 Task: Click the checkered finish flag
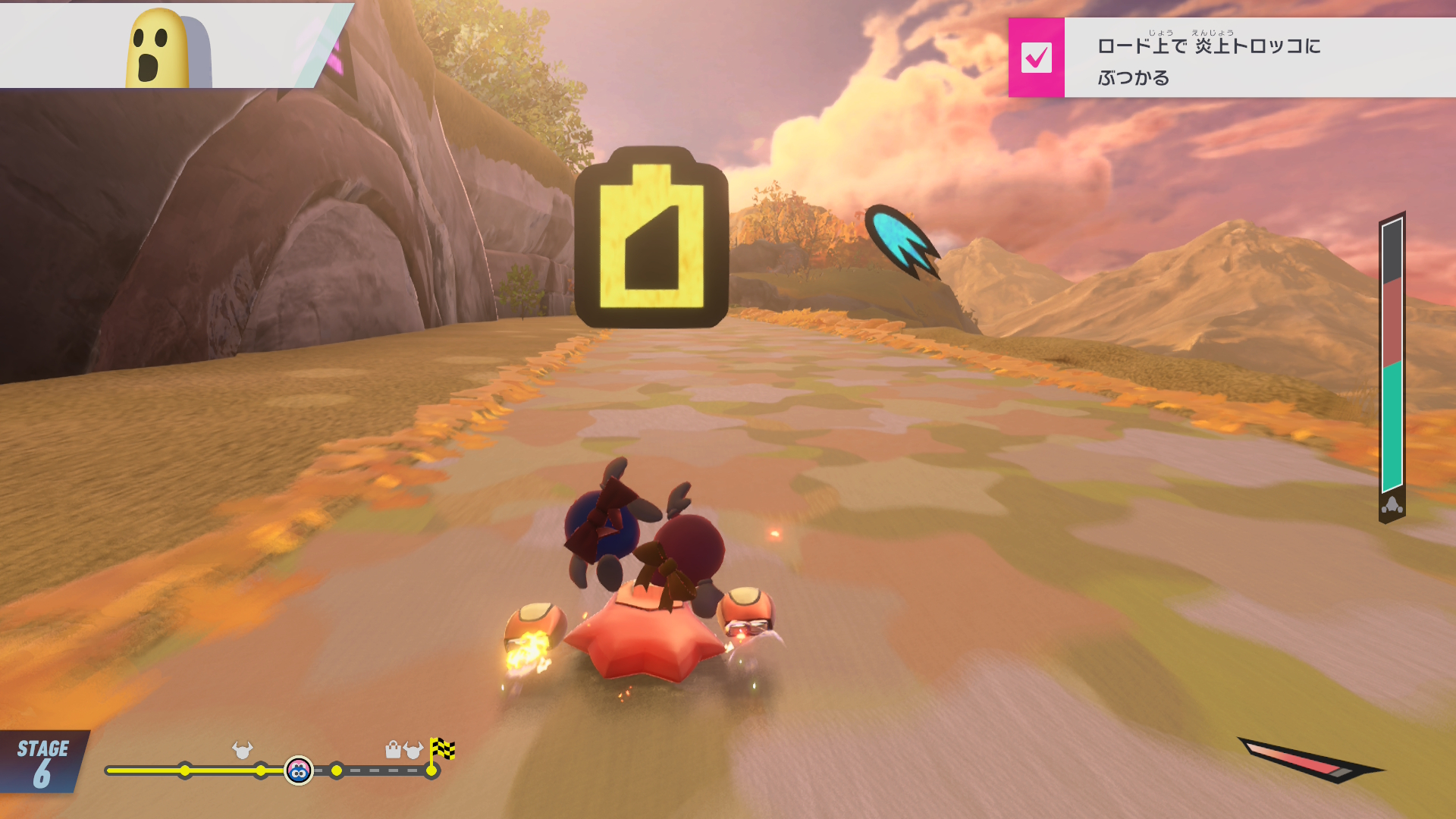442,749
